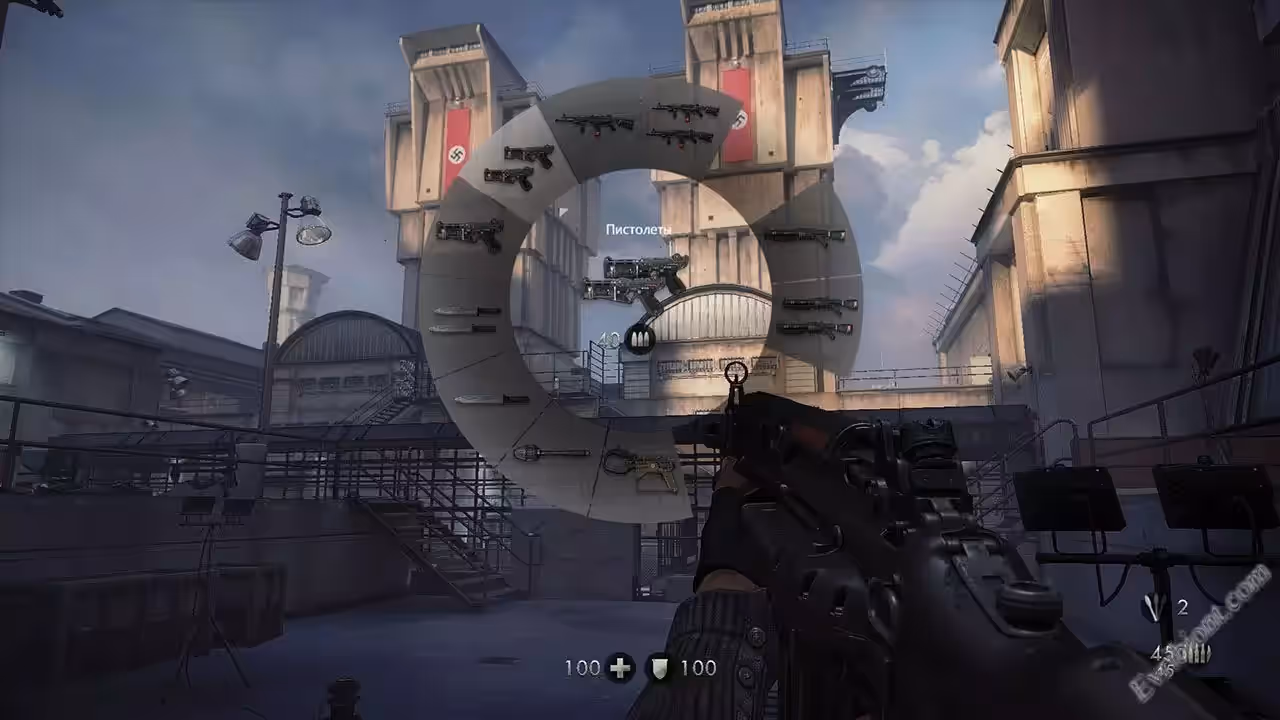Choose the laser cutter tool on the wheel
Viewport: 1280px width, 720px height.
[x=640, y=468]
